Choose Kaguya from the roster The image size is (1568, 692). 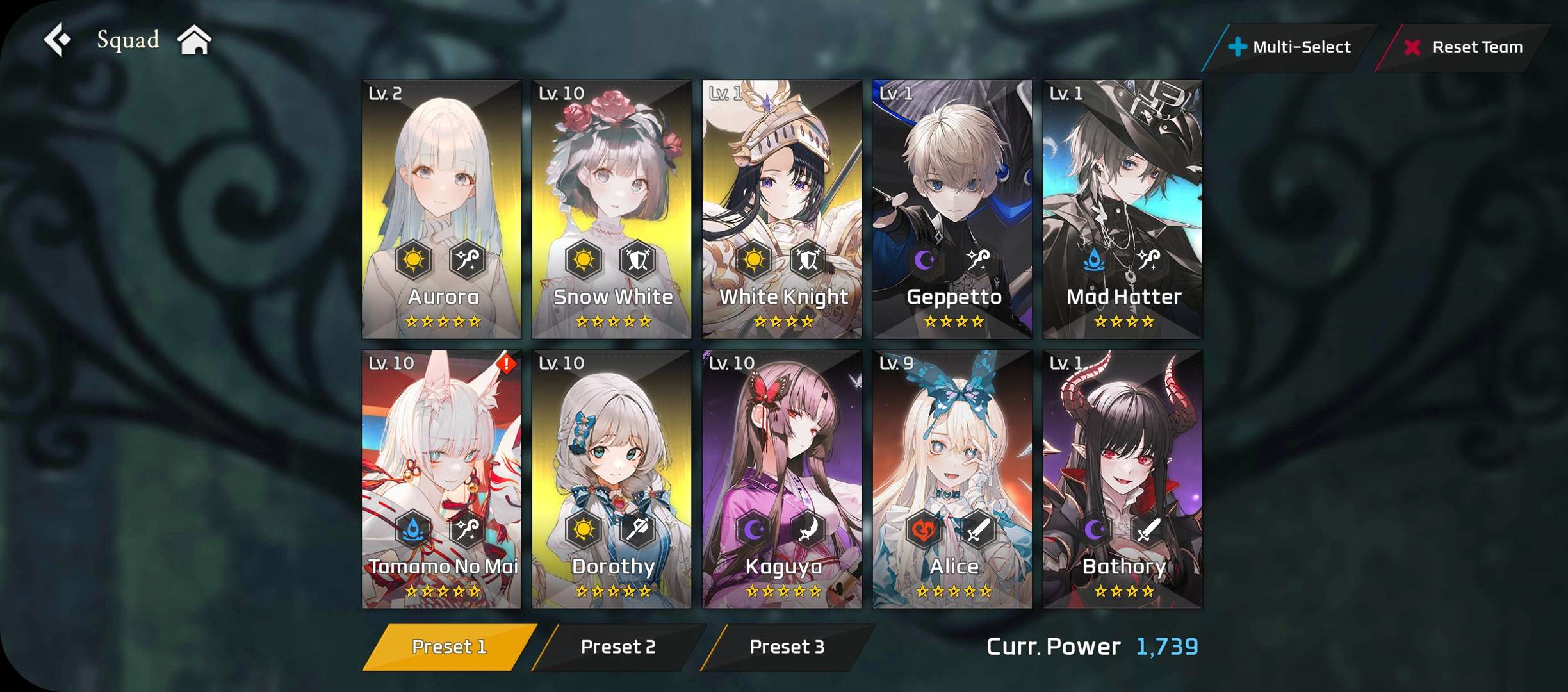(782, 479)
